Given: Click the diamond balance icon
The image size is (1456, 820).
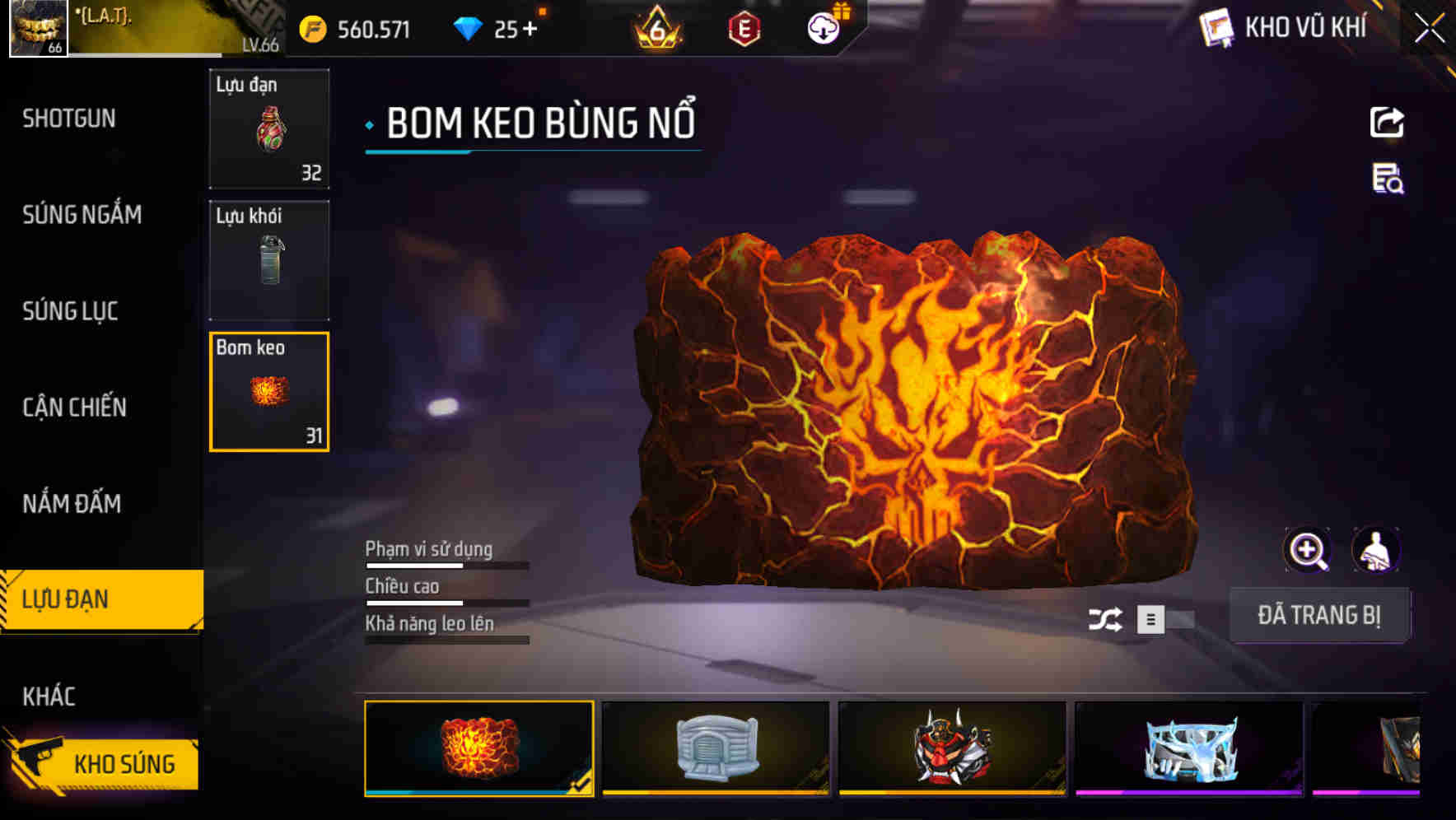Looking at the screenshot, I should (467, 27).
